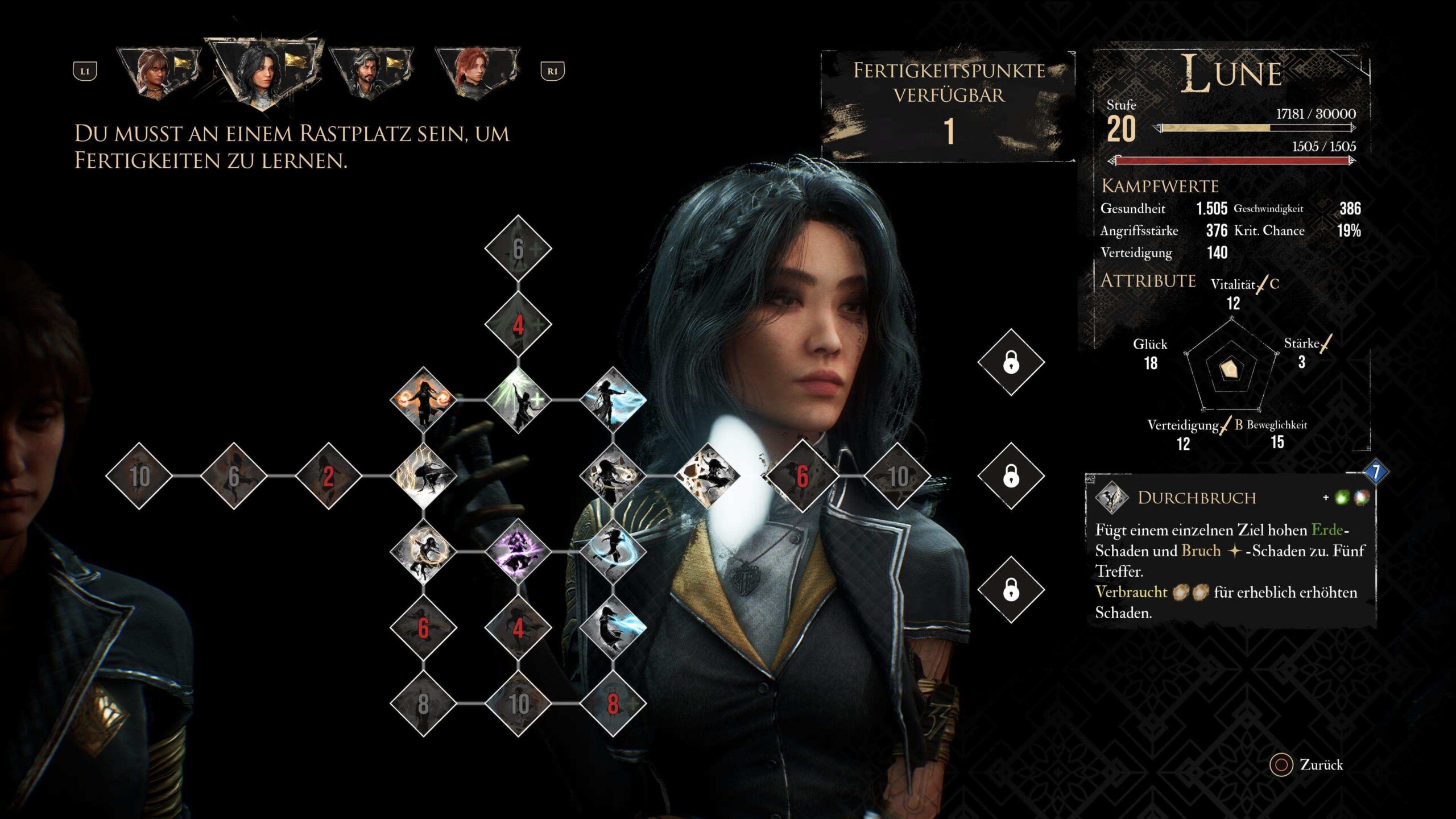1456x819 pixels.
Task: Select the green glowing skill node
Action: [x=518, y=400]
